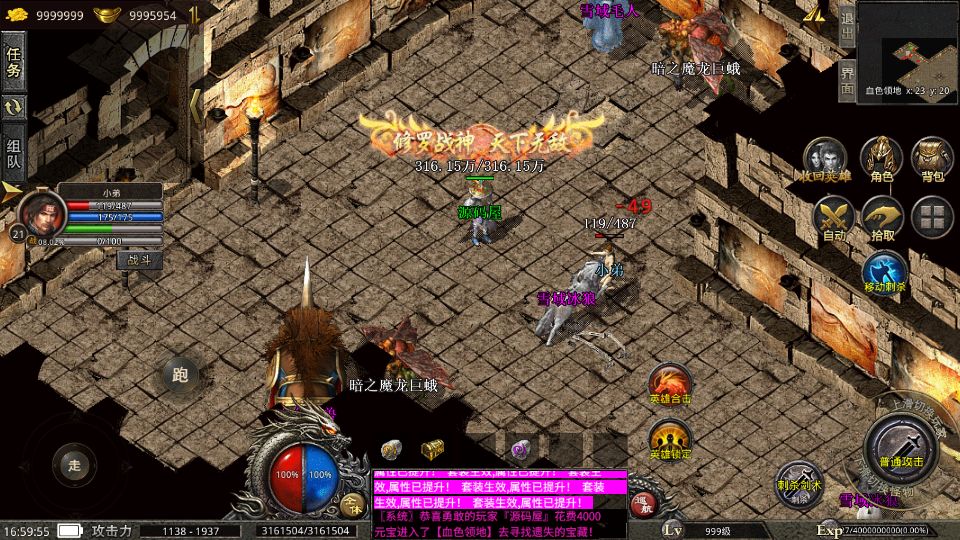Tap the 走 walk button
This screenshot has width=960, height=540.
tap(72, 464)
